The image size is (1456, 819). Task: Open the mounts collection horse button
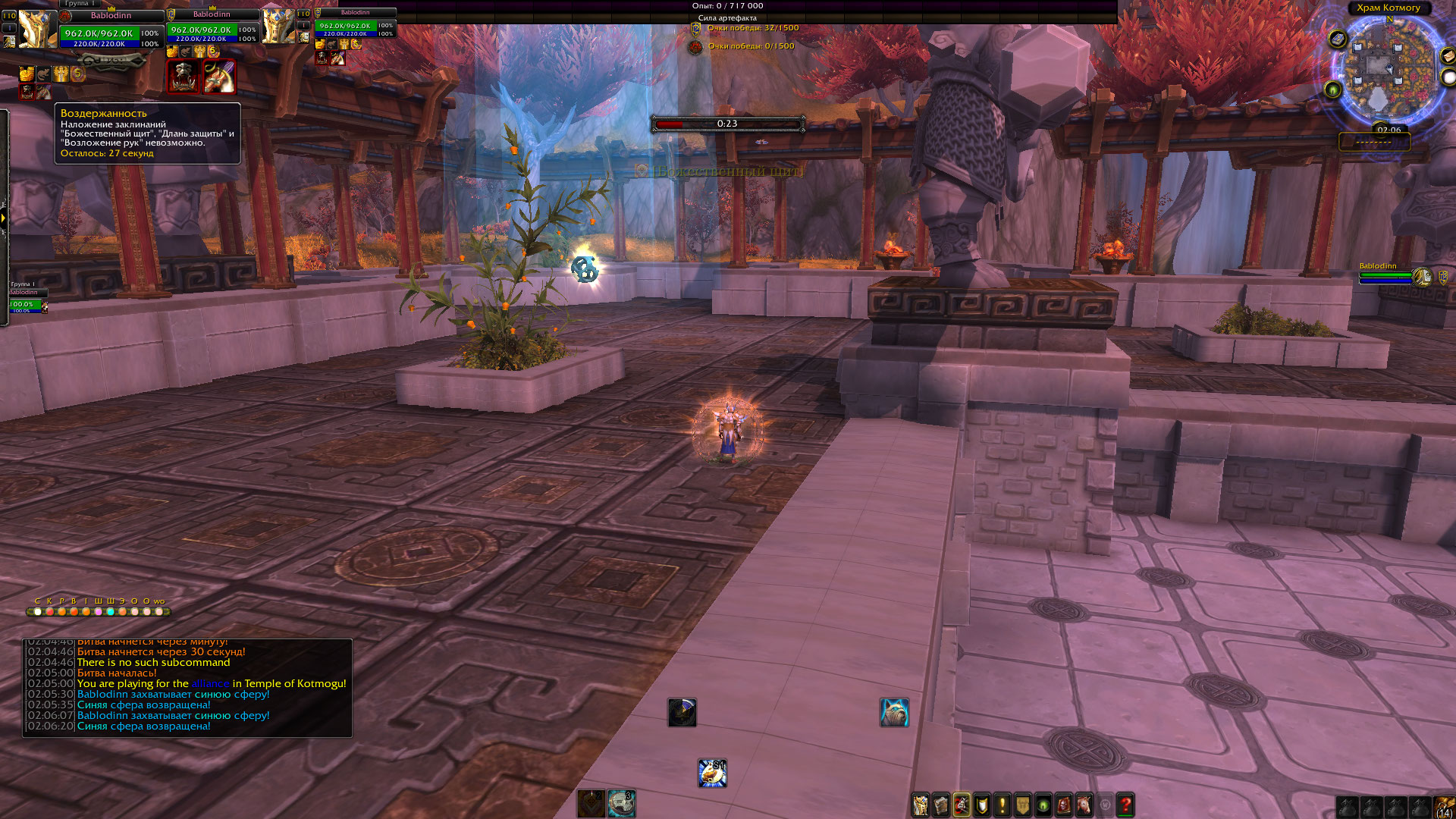click(x=1084, y=805)
